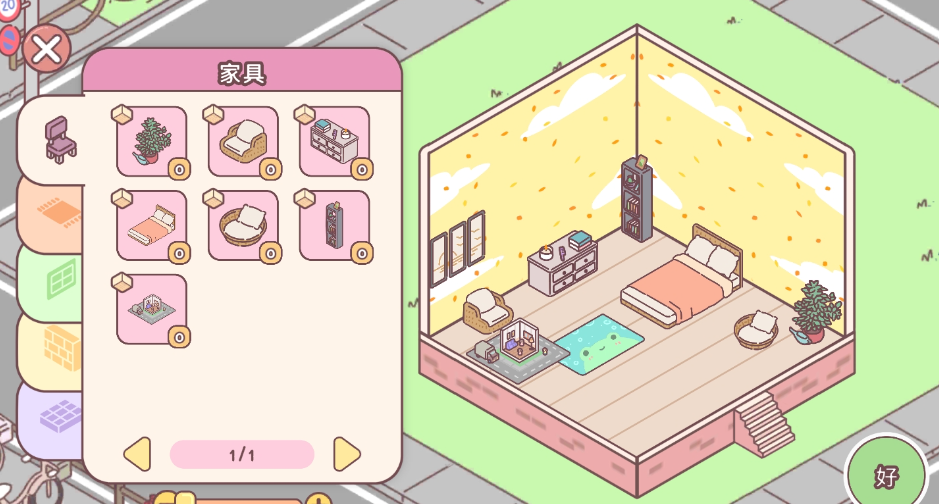Go to the next furniture page
The width and height of the screenshot is (939, 504).
346,454
